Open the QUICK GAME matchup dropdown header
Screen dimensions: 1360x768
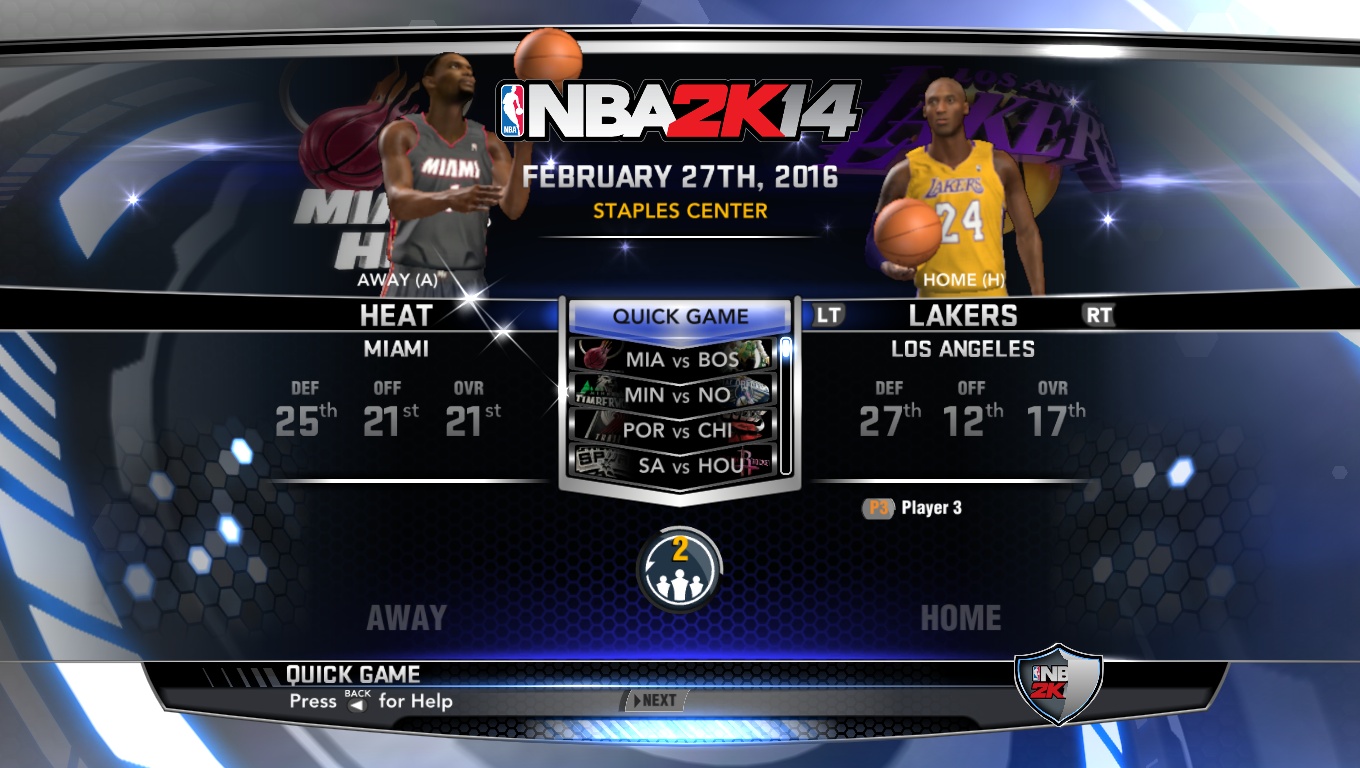tap(679, 317)
